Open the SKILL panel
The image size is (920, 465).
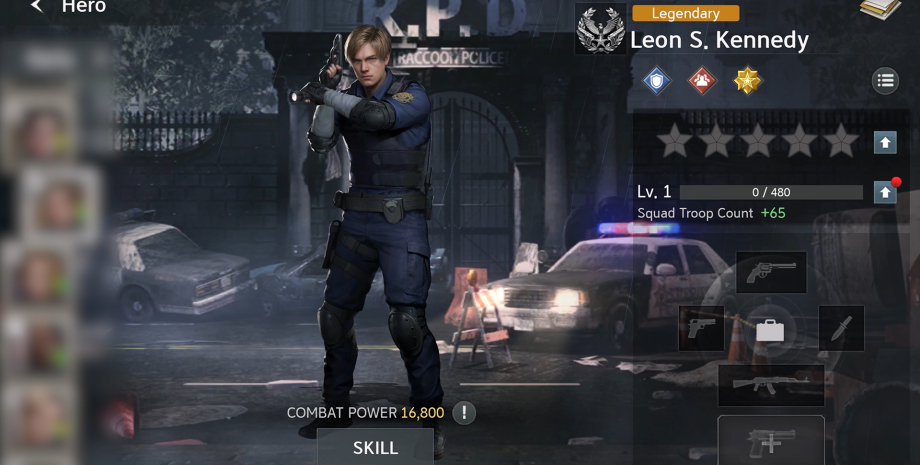click(375, 447)
